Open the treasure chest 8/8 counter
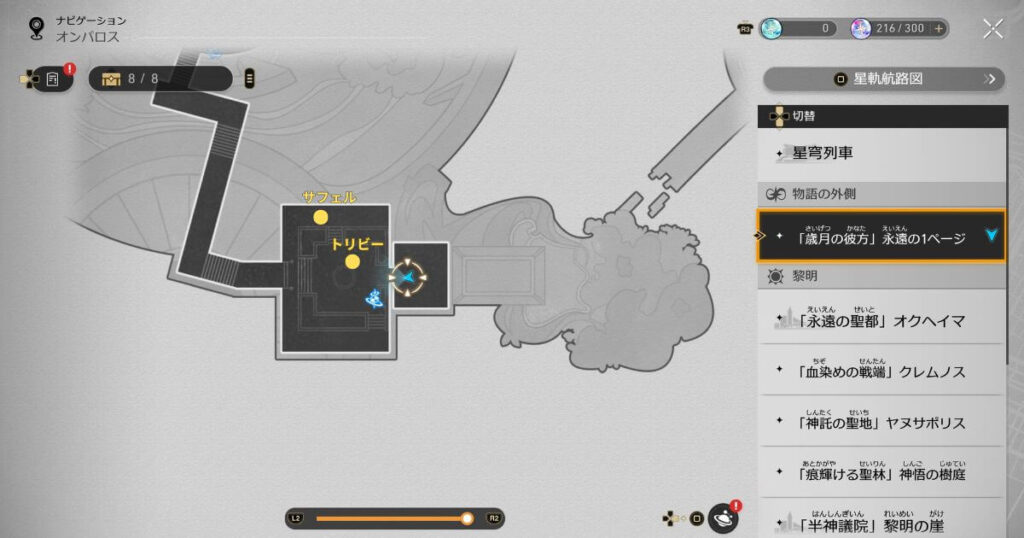 pyautogui.click(x=160, y=78)
